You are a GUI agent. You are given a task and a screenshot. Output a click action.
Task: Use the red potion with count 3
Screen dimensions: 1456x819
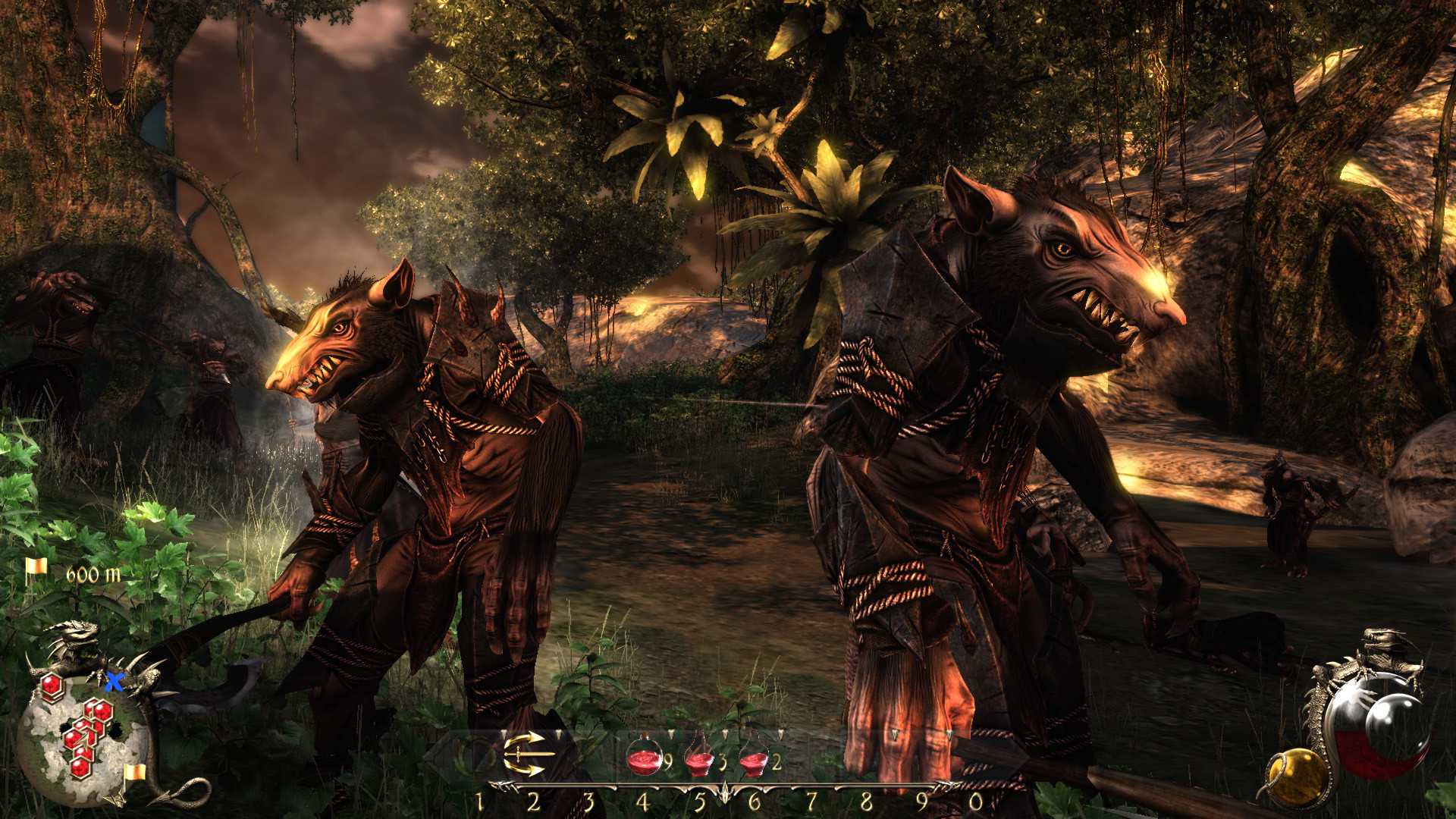pos(699,758)
